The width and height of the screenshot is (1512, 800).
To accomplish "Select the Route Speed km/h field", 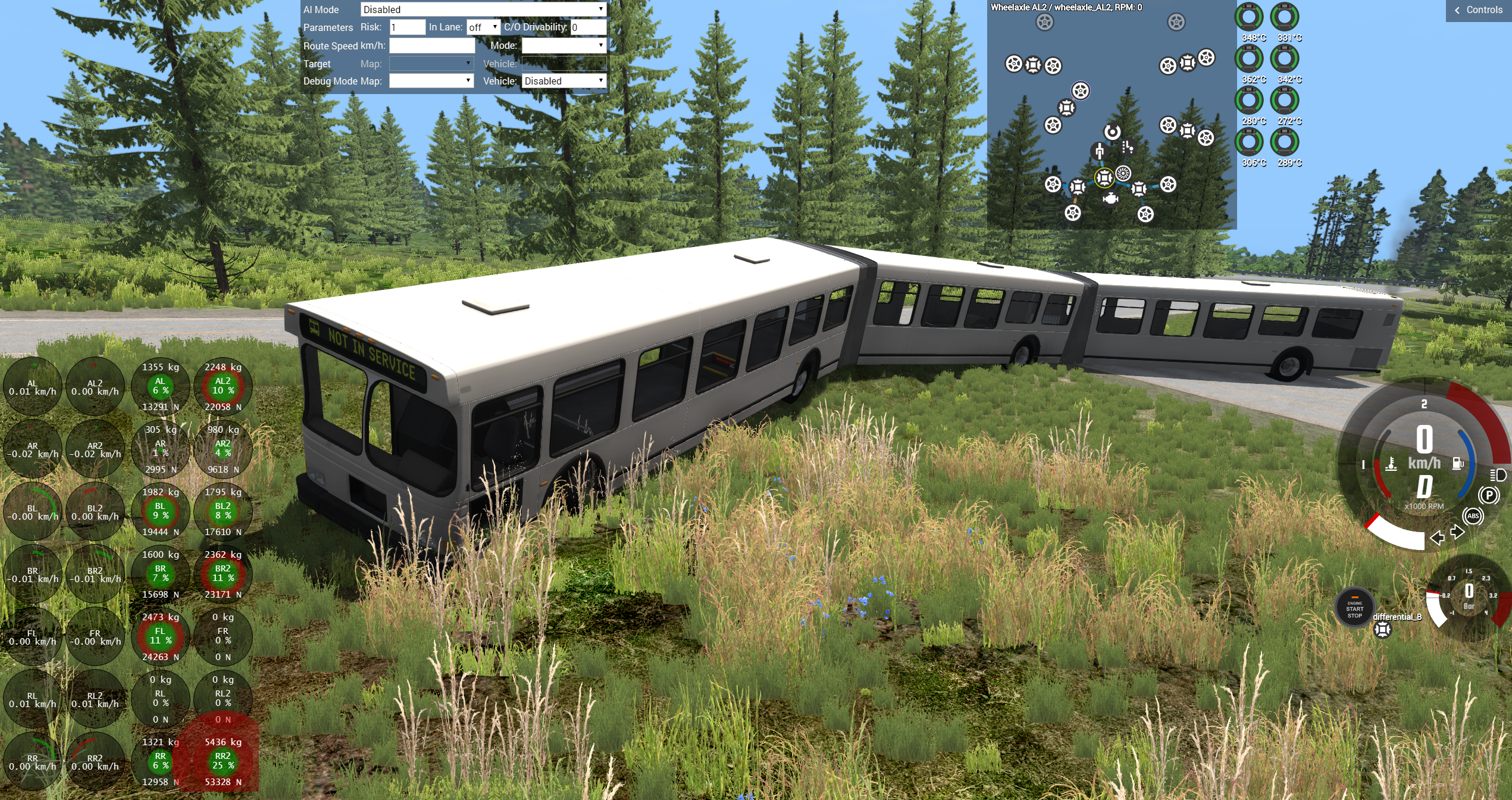I will (432, 46).
